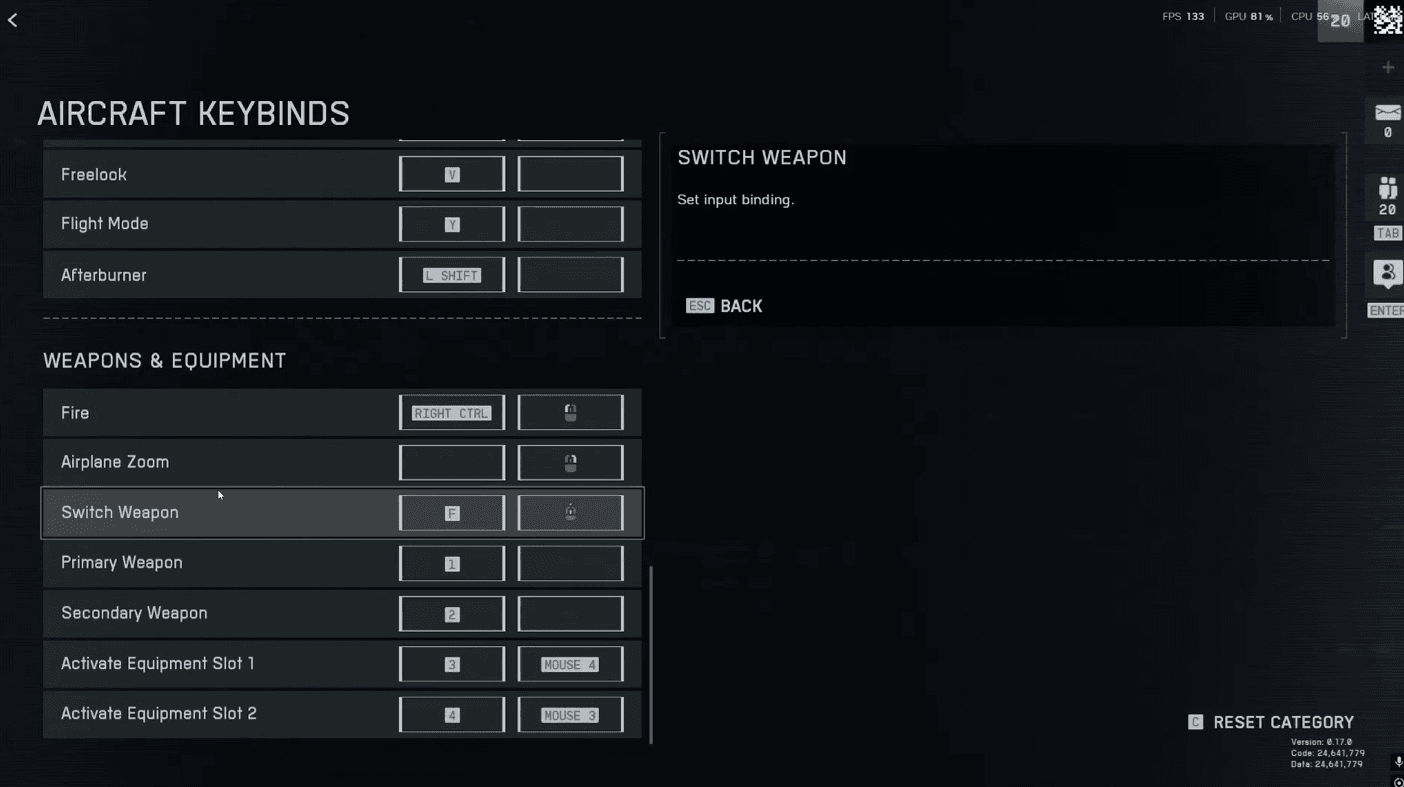Image resolution: width=1404 pixels, height=787 pixels.
Task: Open the chat speech bubble icon
Action: [x=1387, y=273]
